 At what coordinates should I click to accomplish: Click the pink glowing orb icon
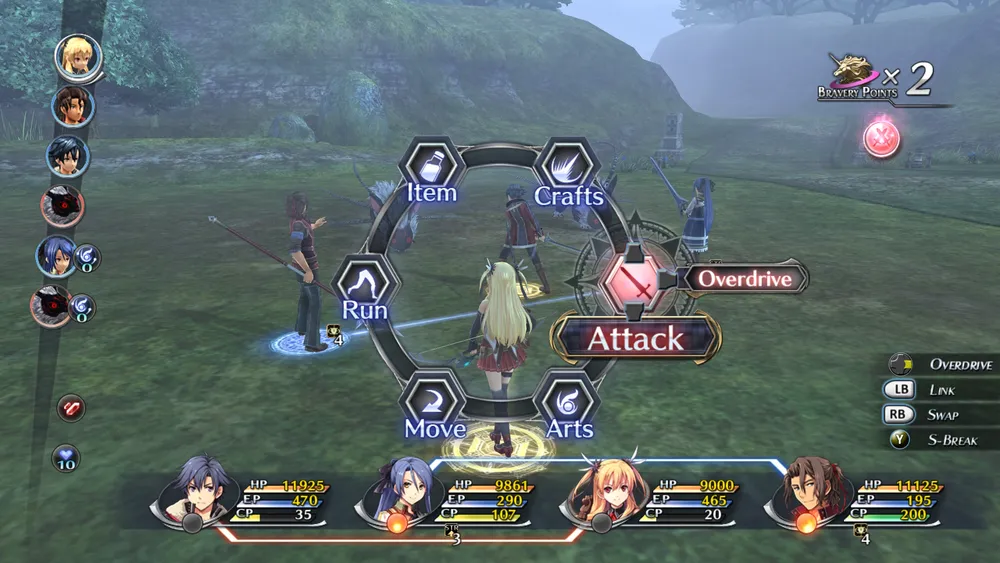click(881, 137)
